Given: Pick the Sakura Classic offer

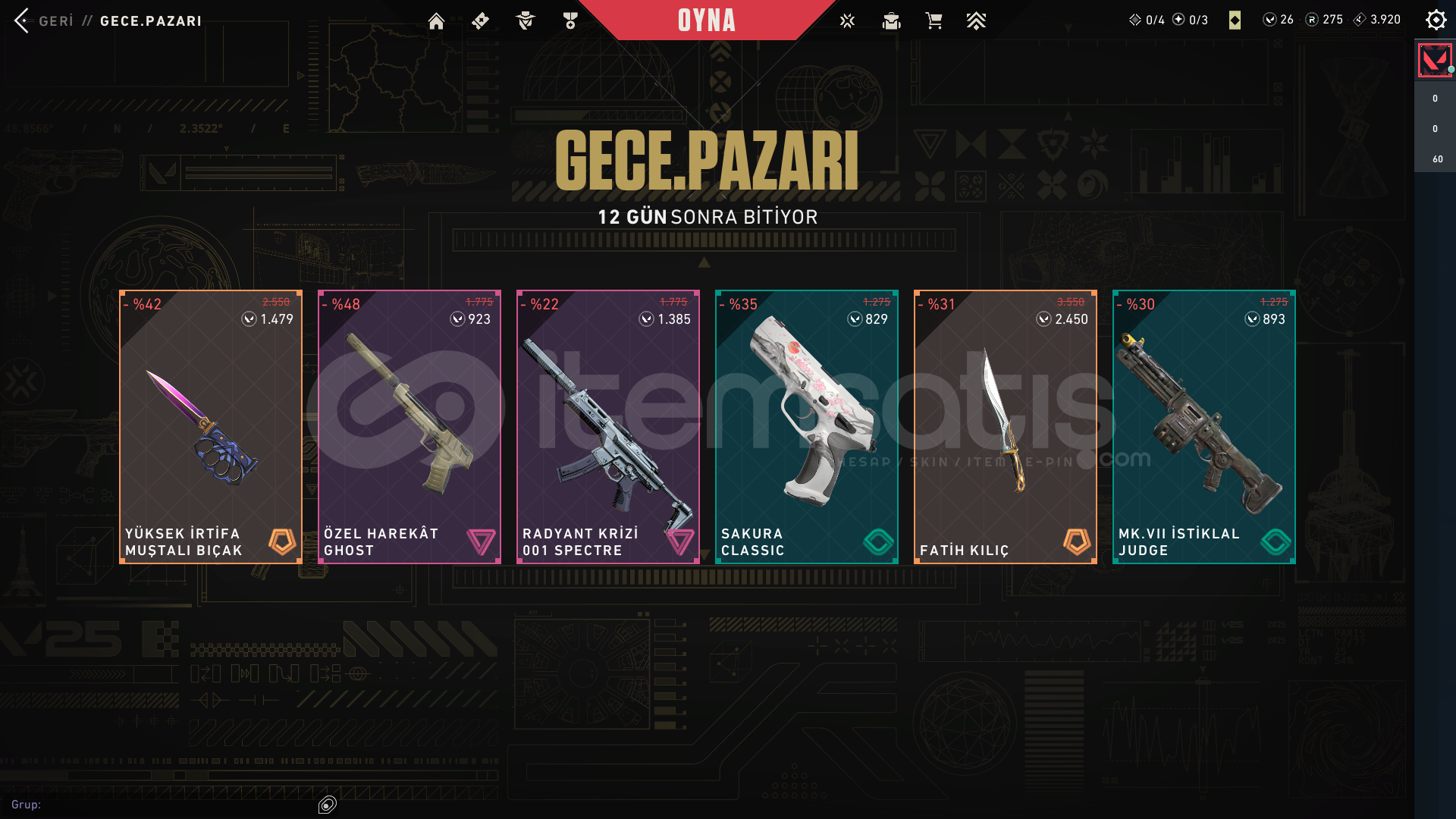Looking at the screenshot, I should 807,427.
